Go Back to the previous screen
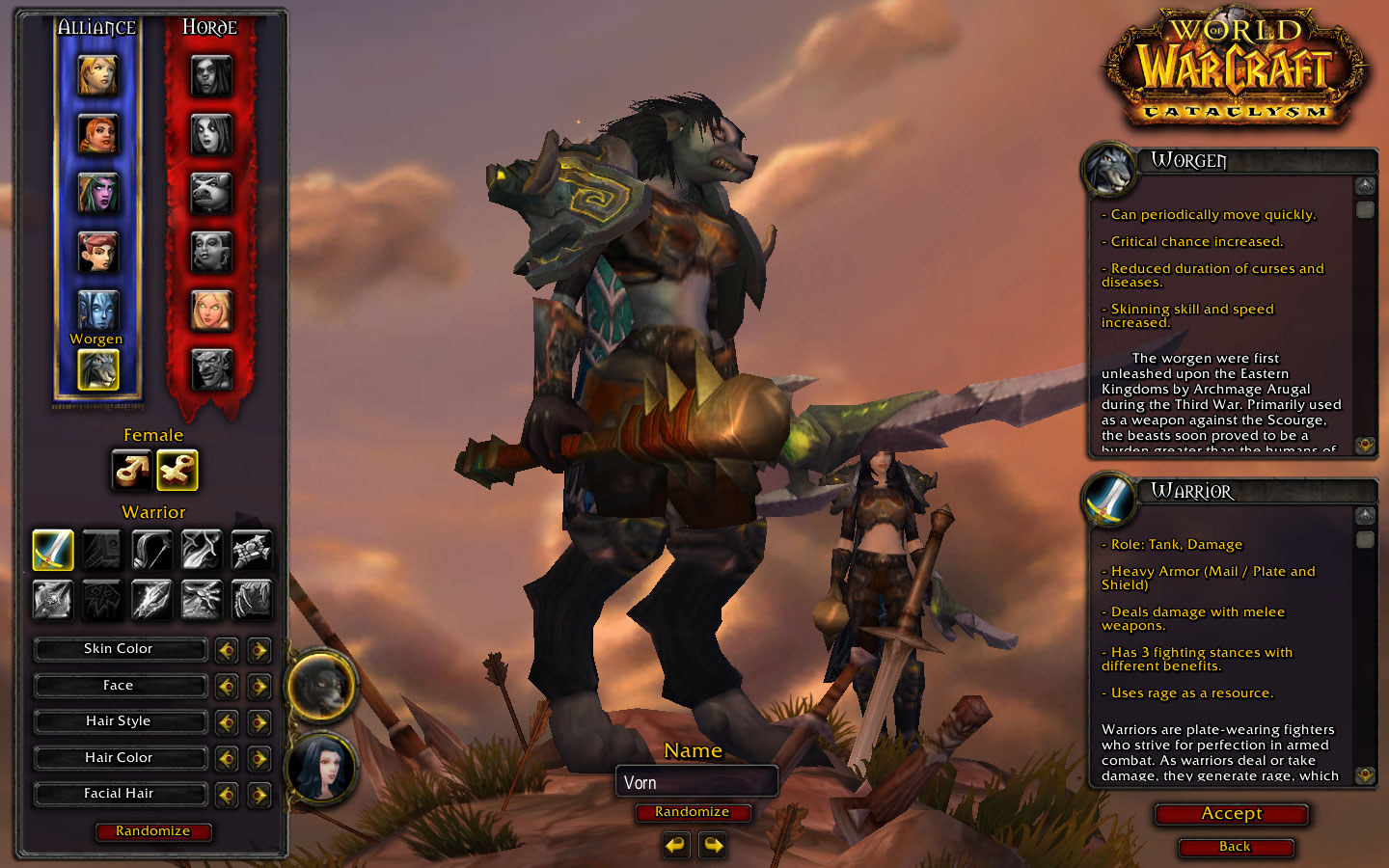Viewport: 1389px width, 868px height. tap(1235, 847)
